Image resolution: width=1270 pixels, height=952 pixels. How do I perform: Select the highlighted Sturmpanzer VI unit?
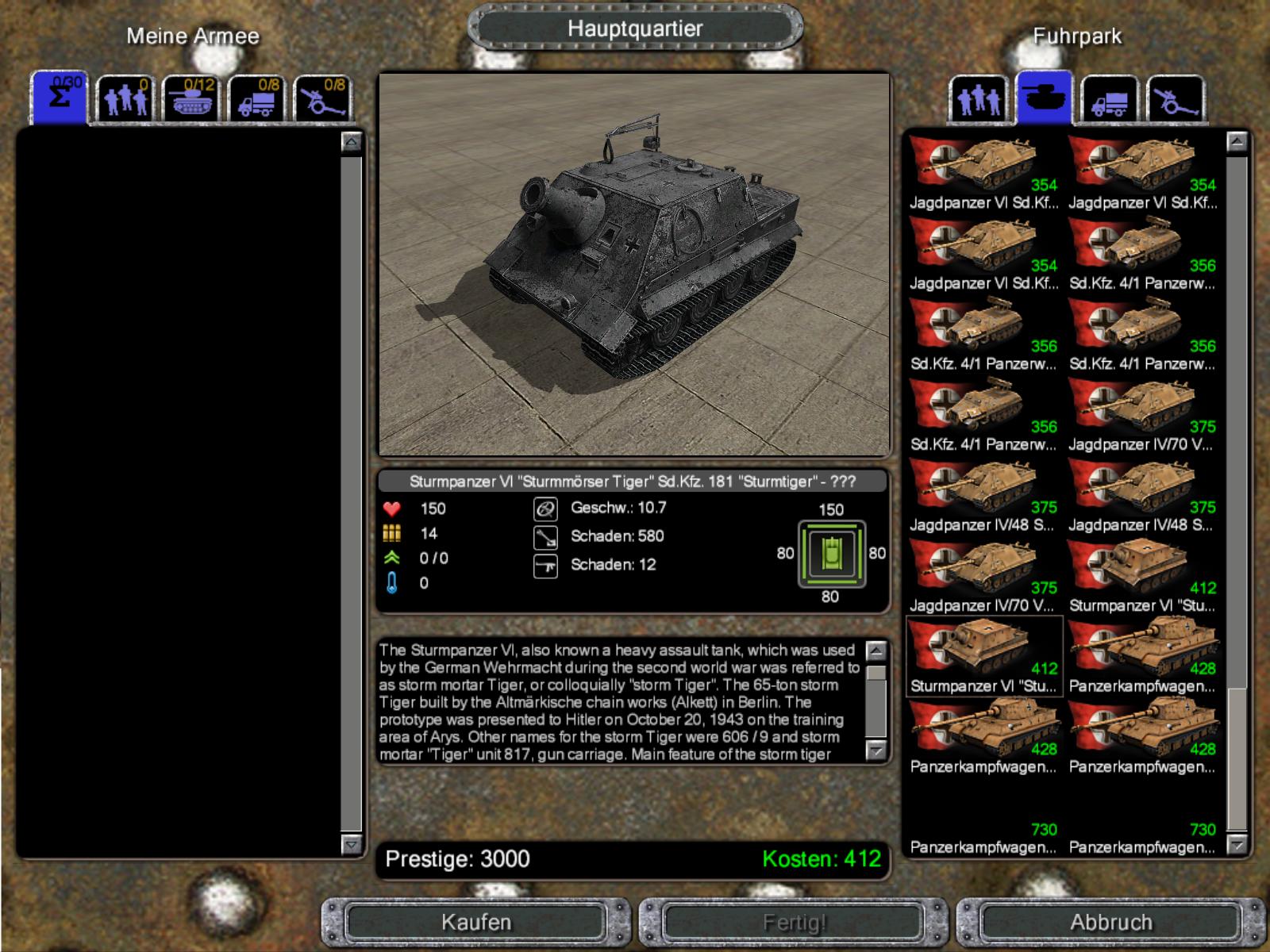[984, 656]
